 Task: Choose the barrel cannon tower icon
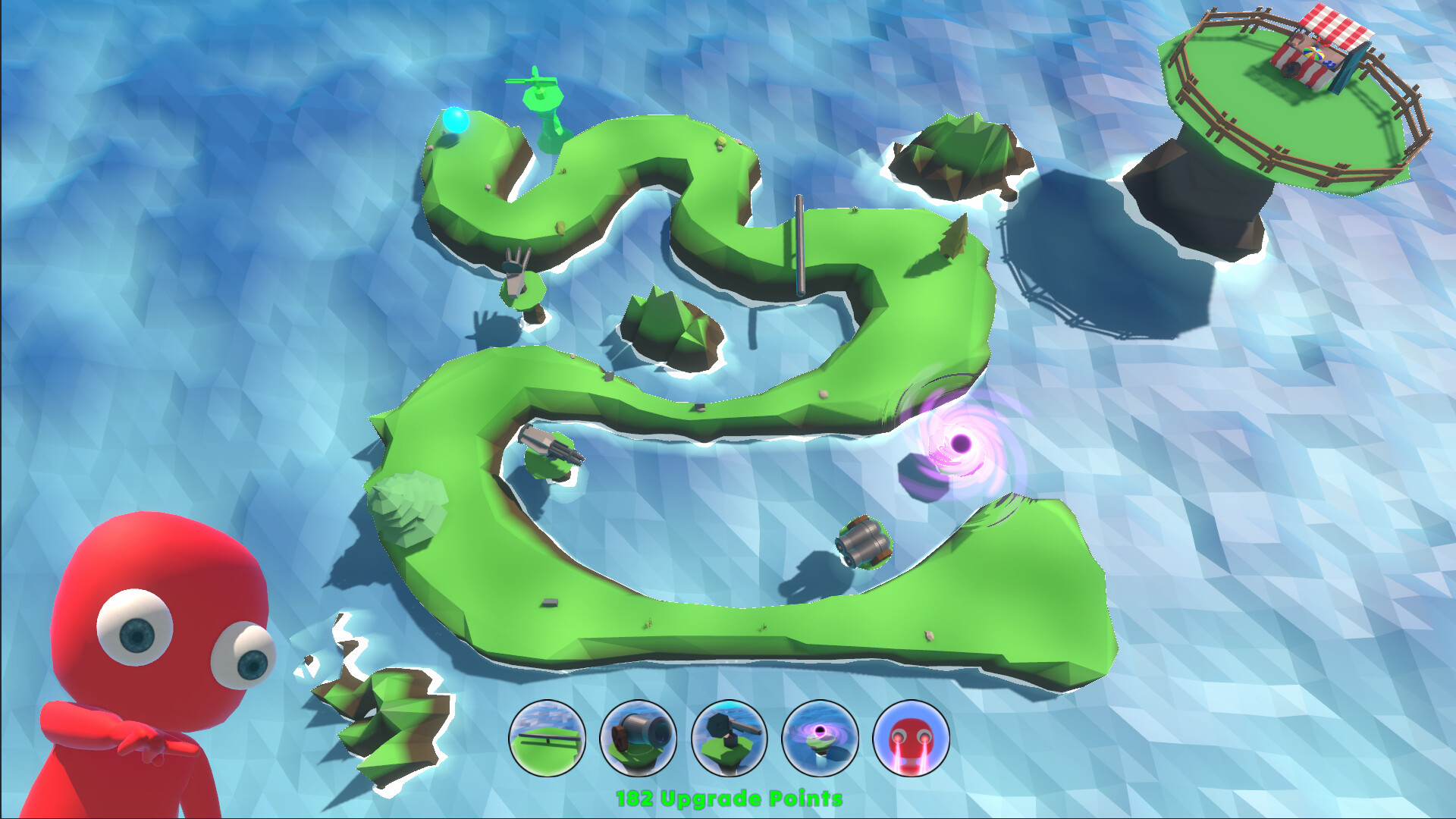pos(638,738)
